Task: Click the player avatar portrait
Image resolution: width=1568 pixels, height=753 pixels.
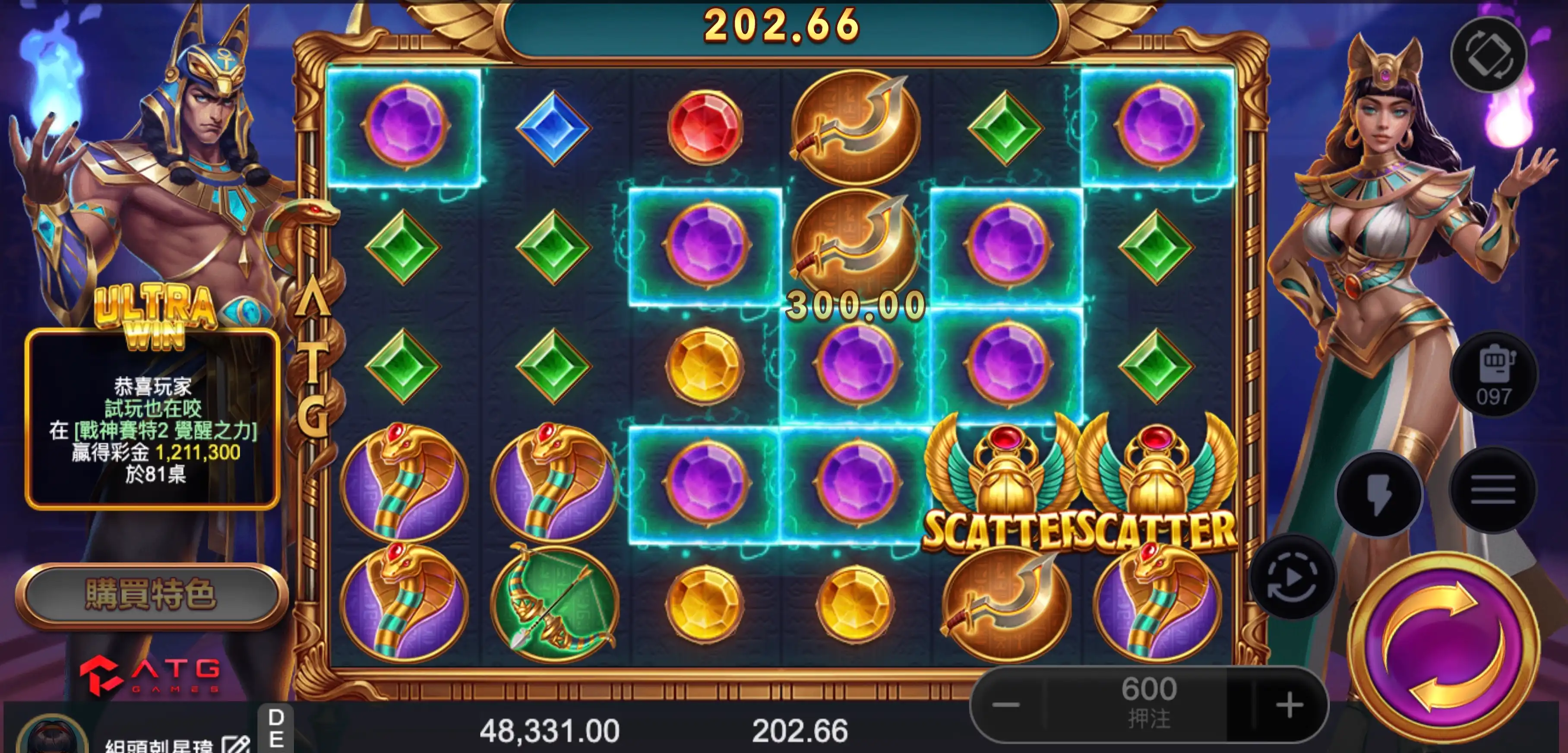Action: [x=52, y=738]
